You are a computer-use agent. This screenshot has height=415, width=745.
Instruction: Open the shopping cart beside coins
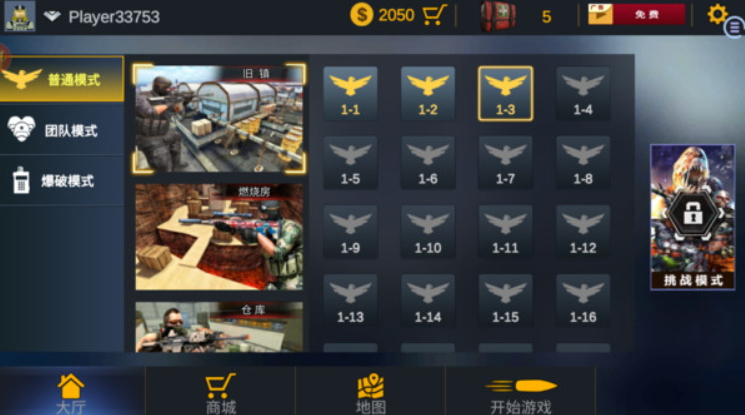point(434,15)
